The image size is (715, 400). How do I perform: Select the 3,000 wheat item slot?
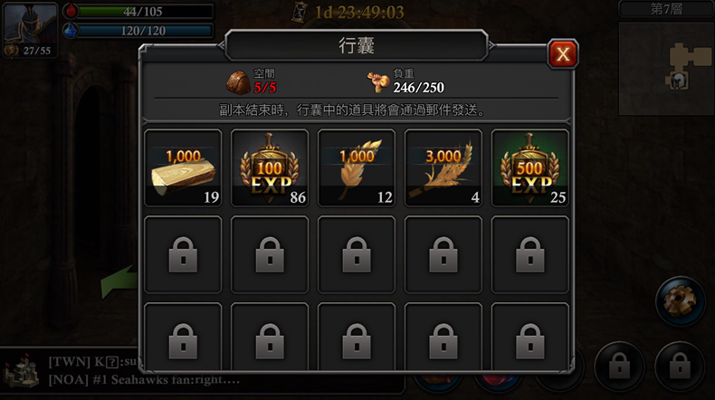coord(443,168)
